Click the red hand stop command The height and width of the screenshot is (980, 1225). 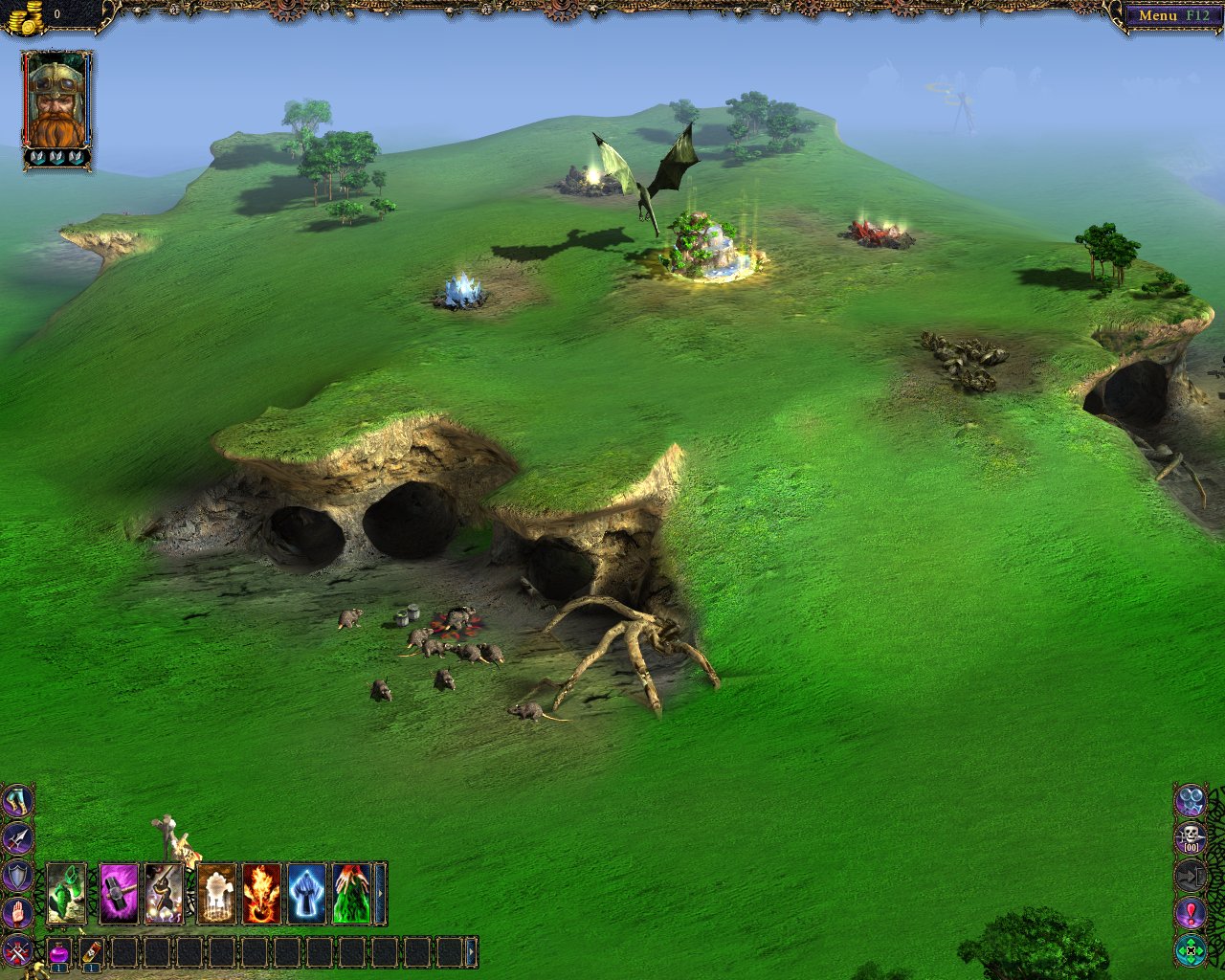click(17, 913)
